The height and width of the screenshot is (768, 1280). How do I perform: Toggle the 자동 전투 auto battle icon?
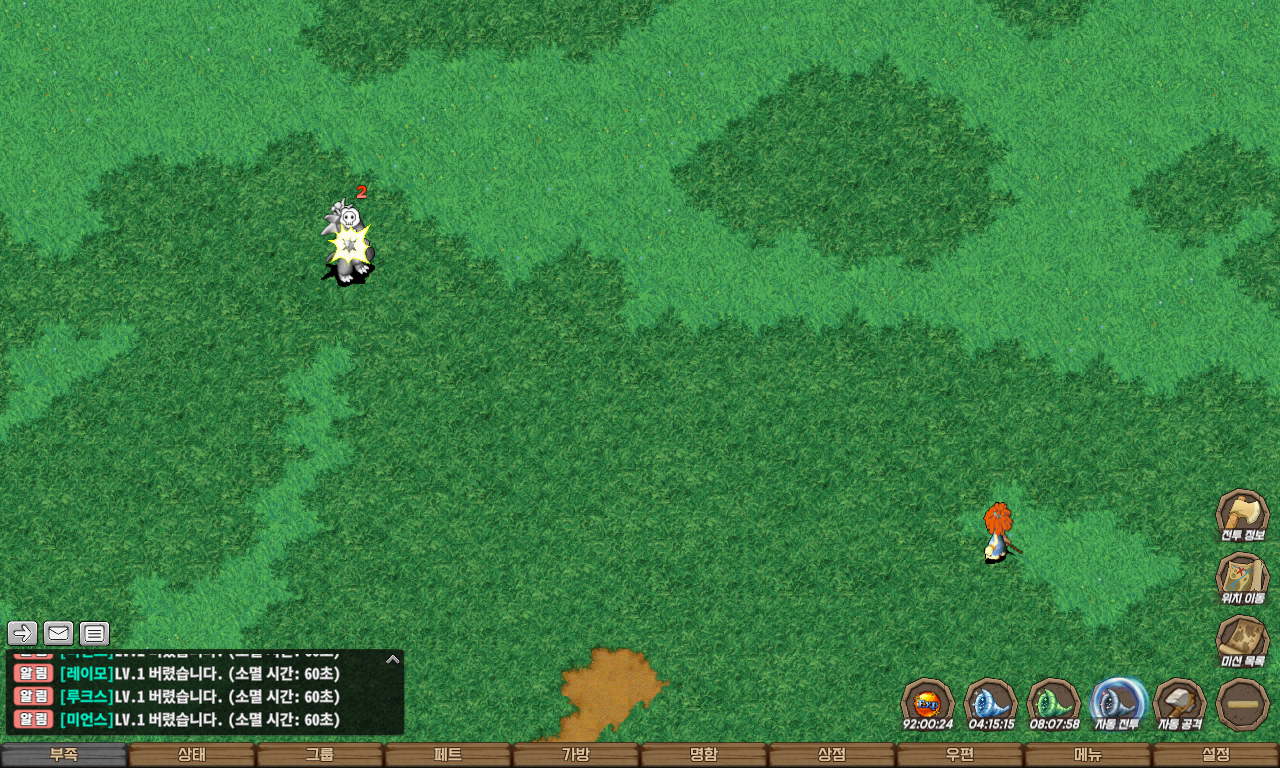click(1116, 702)
